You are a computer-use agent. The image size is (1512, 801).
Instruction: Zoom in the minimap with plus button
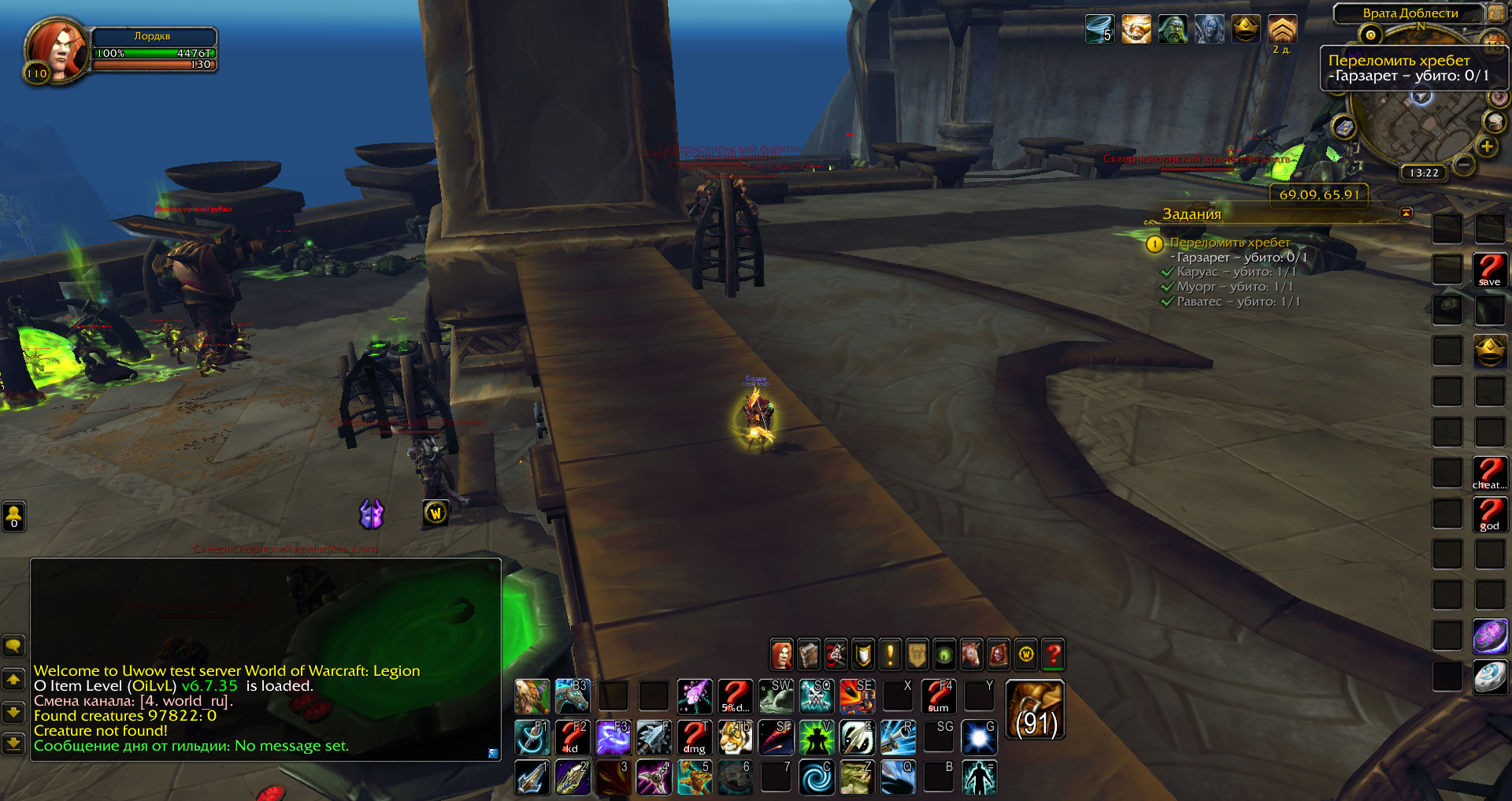(1487, 146)
